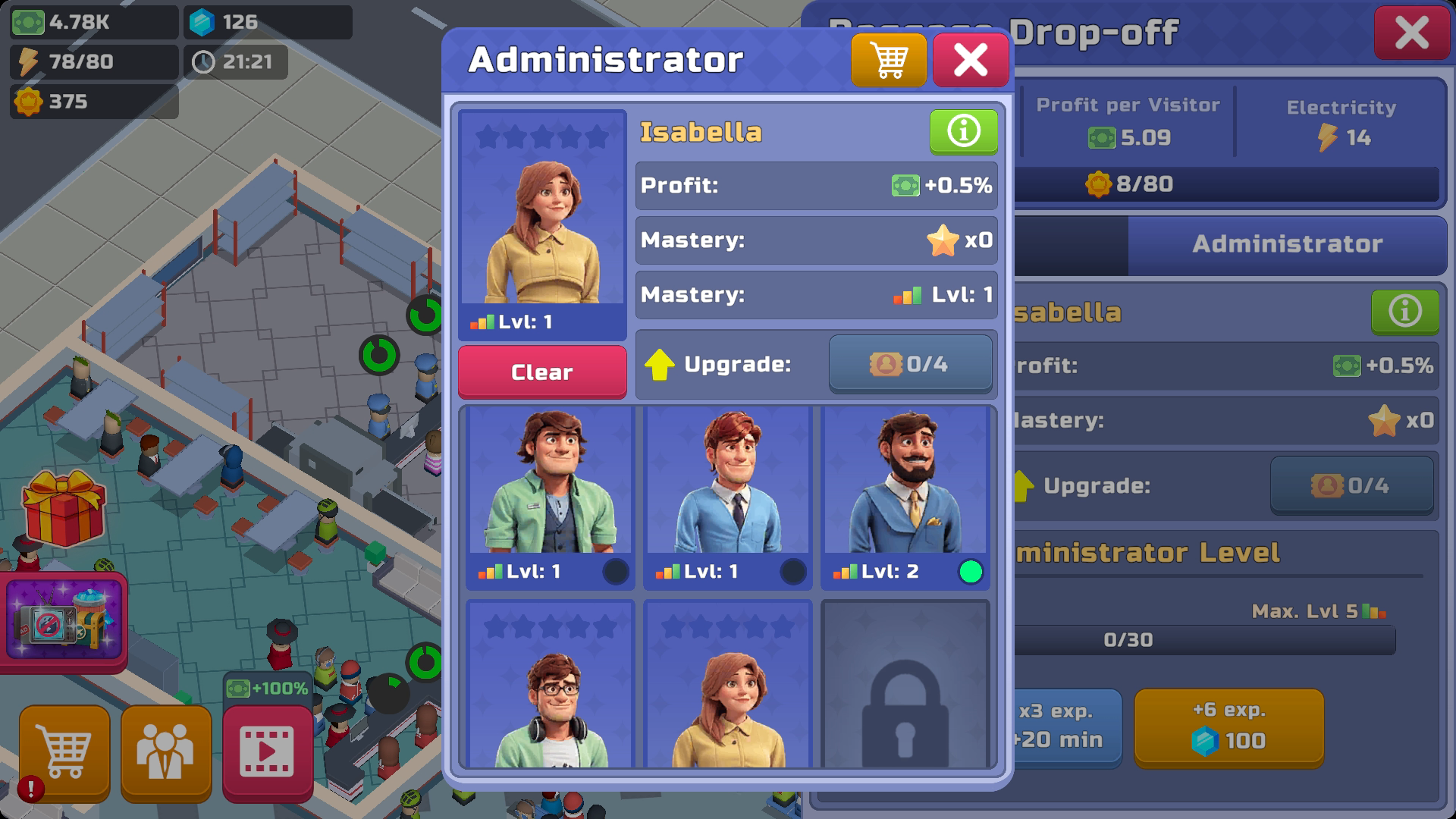
Task: Open the shop cart in bottom bar
Action: (64, 752)
